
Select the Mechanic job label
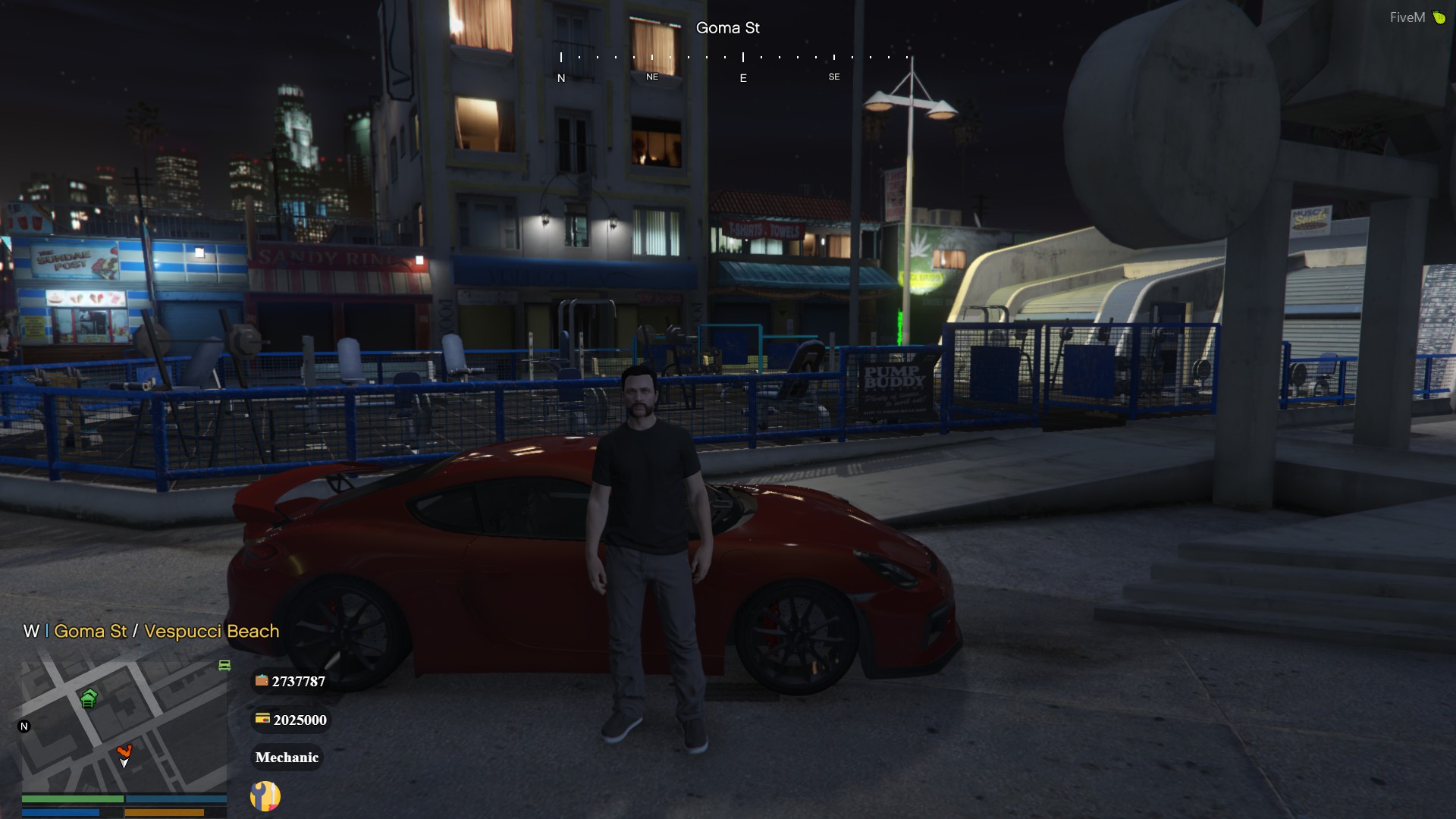coord(287,758)
